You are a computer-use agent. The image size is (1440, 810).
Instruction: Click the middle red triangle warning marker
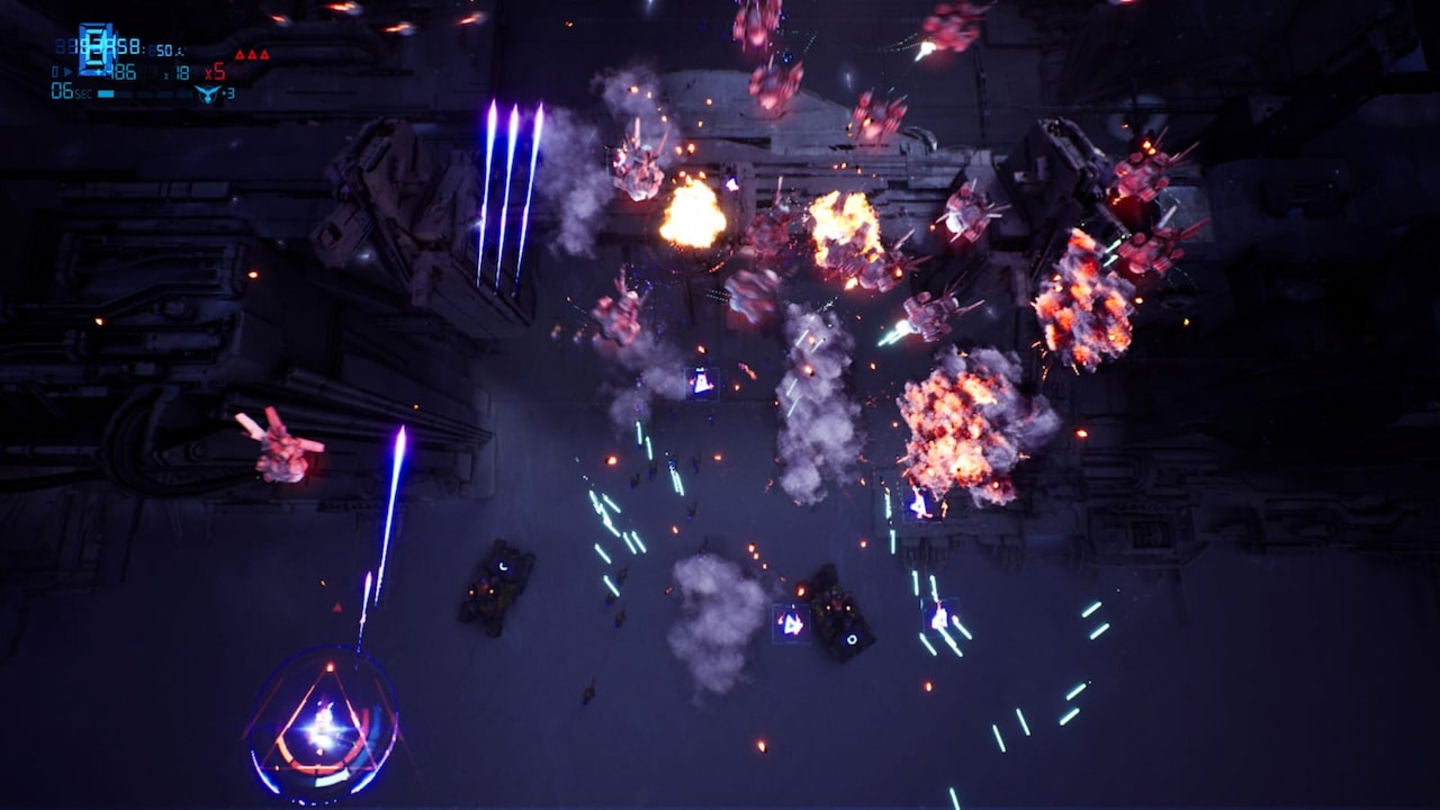[x=252, y=54]
